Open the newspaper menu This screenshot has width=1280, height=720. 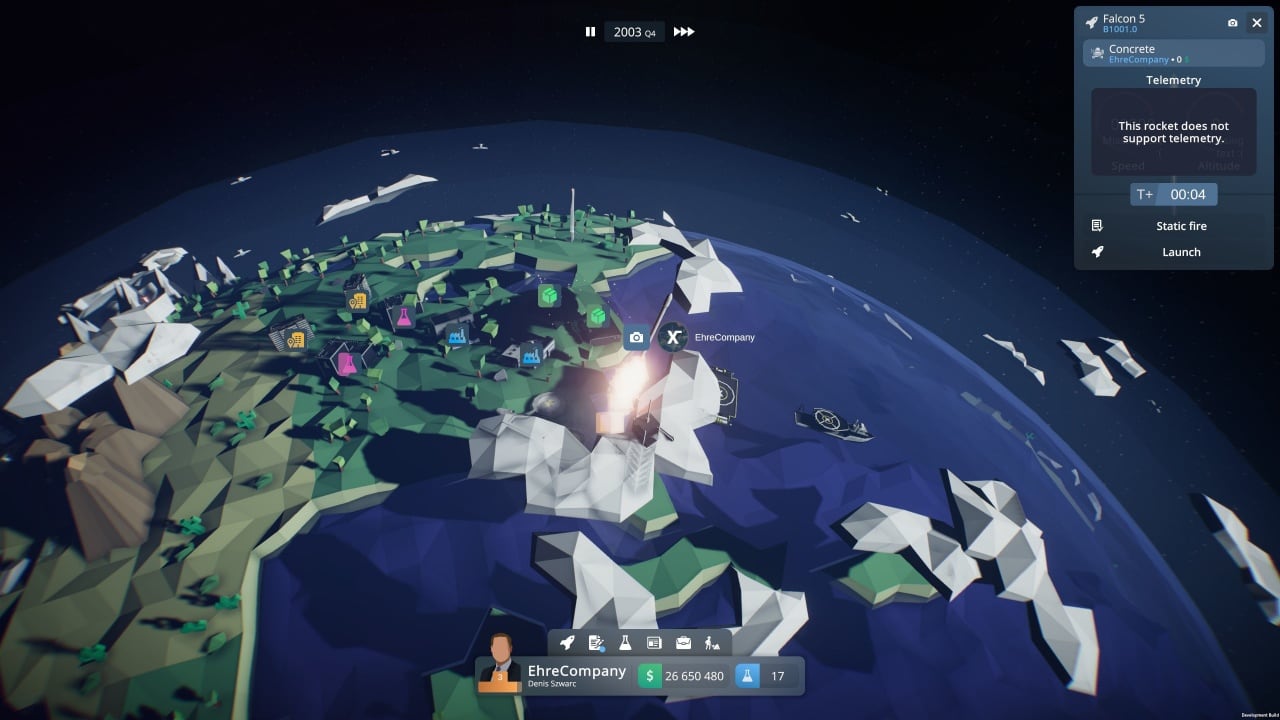[x=654, y=643]
